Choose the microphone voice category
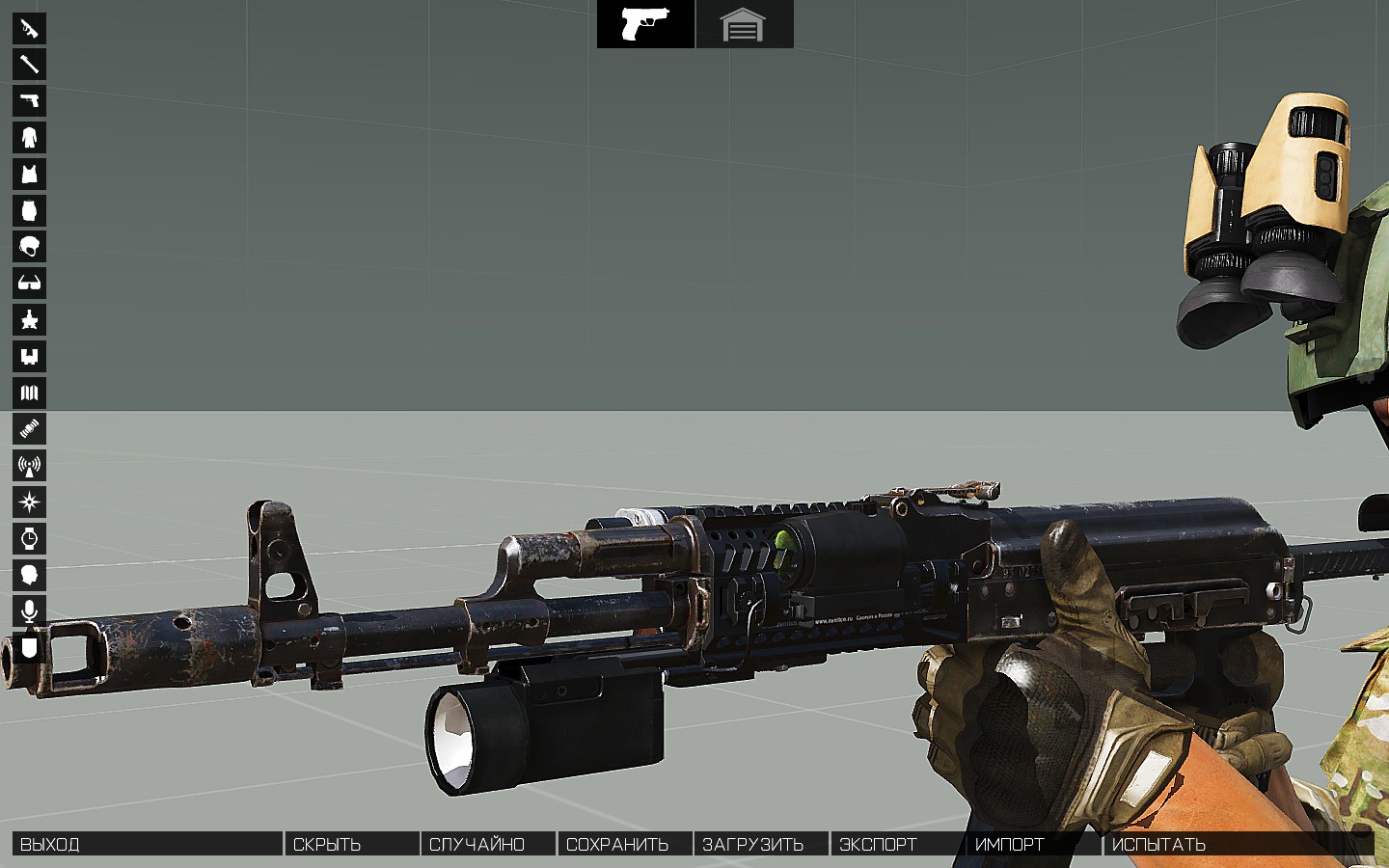 (x=29, y=611)
